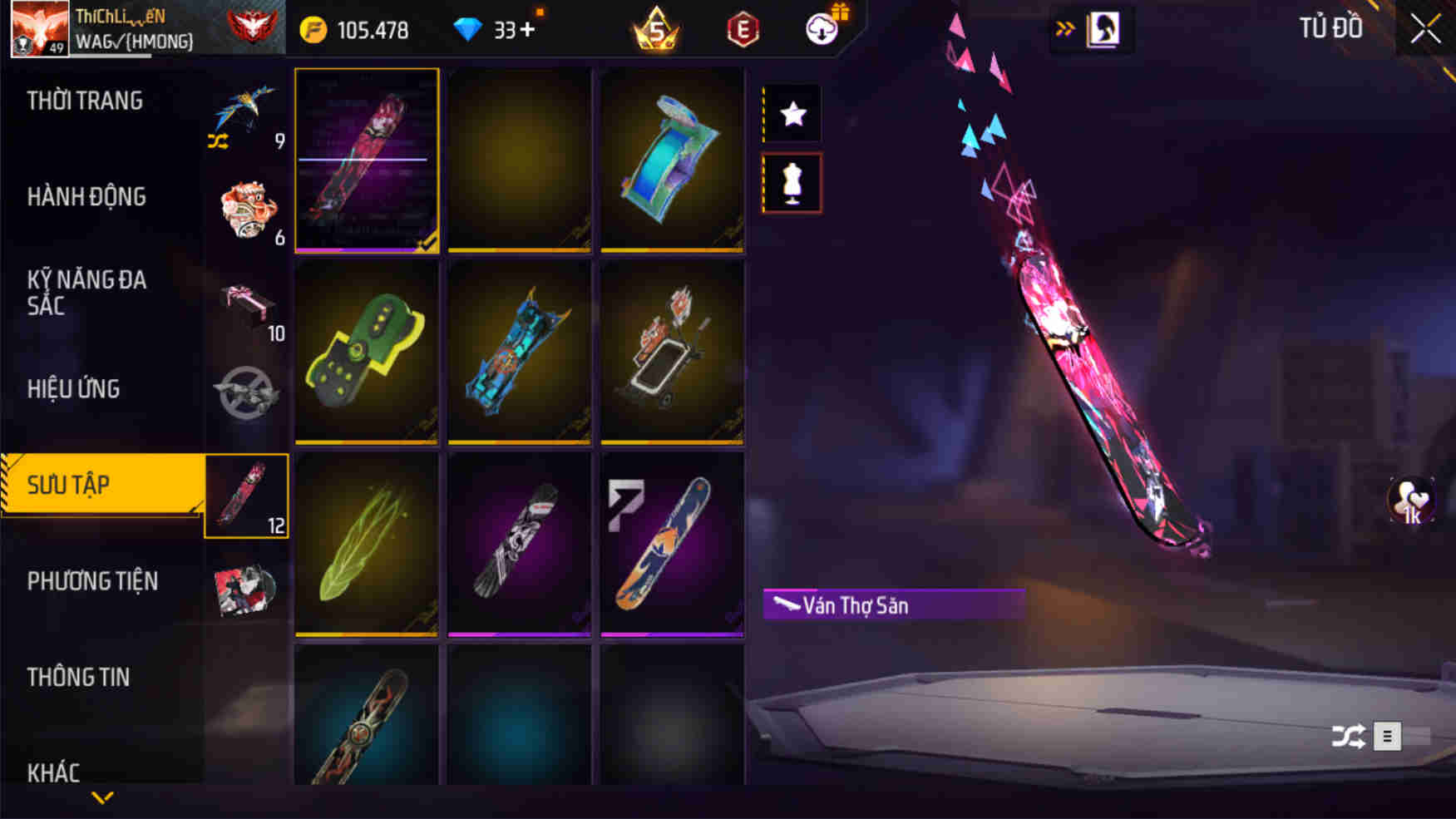Open the PHƯƠNG TIỆN menu item
Image resolution: width=1456 pixels, height=819 pixels.
[93, 581]
